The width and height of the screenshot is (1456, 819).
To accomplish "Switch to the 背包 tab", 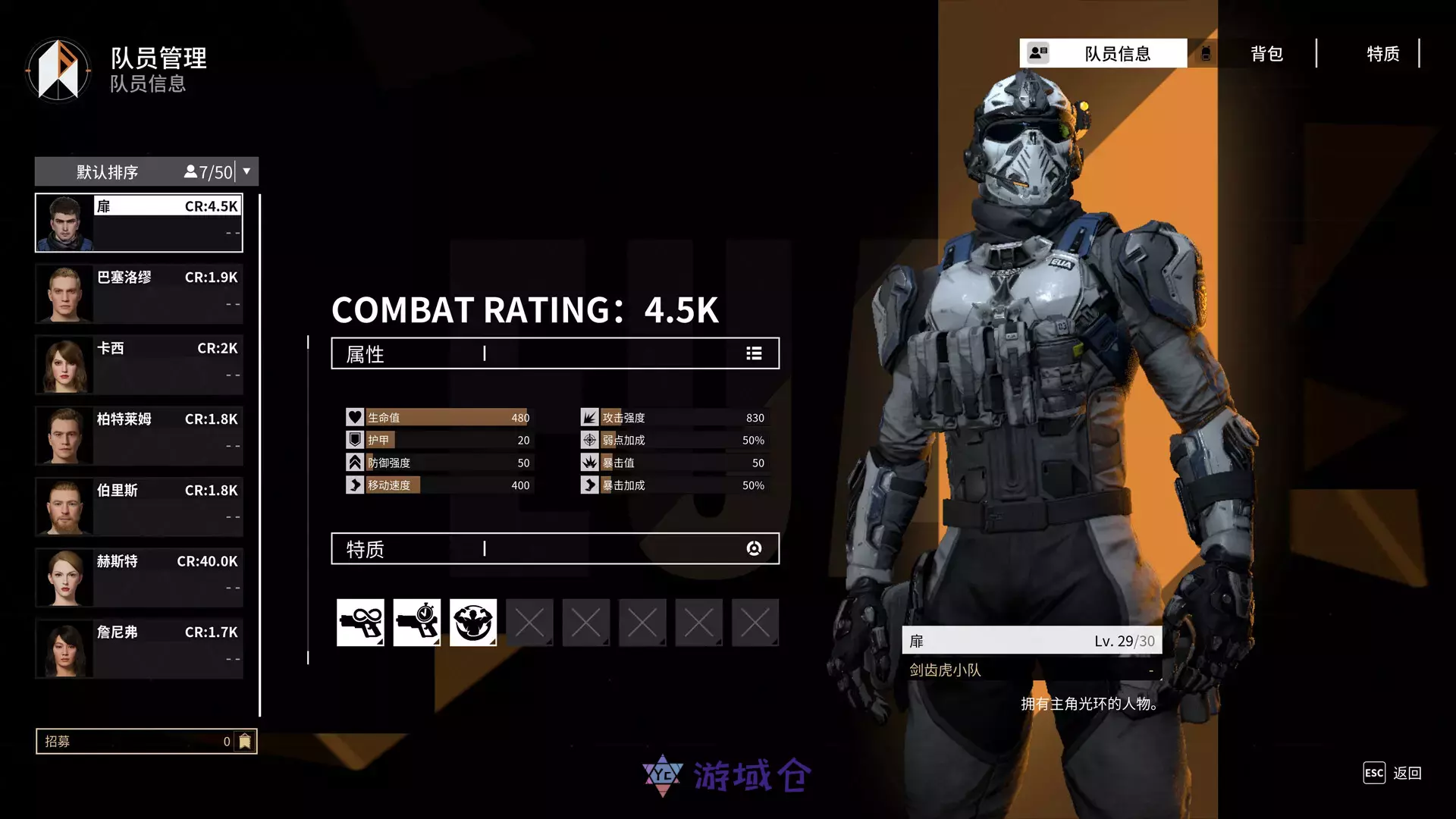I will tap(1265, 54).
